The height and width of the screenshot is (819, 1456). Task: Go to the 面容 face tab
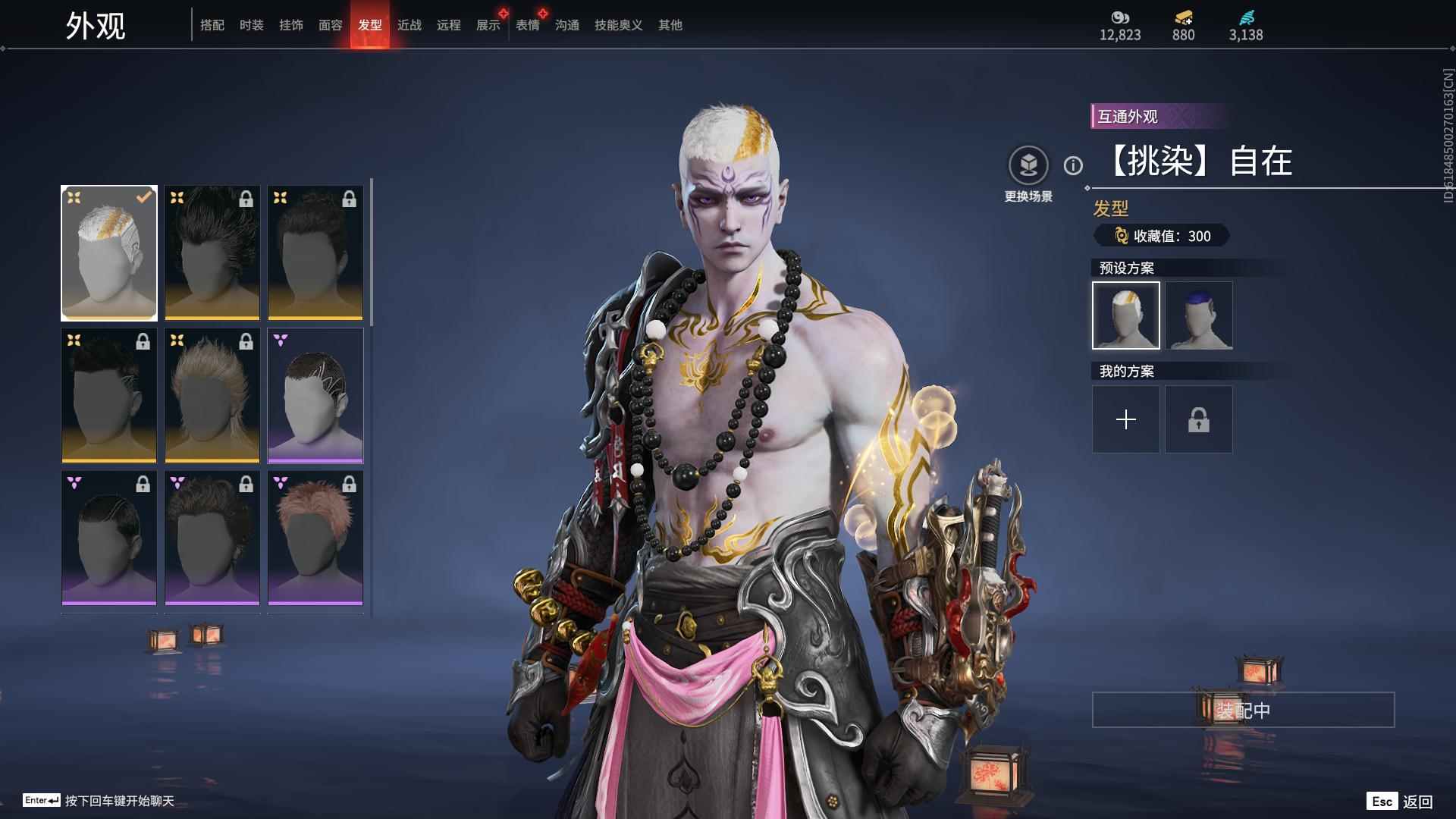pos(330,25)
